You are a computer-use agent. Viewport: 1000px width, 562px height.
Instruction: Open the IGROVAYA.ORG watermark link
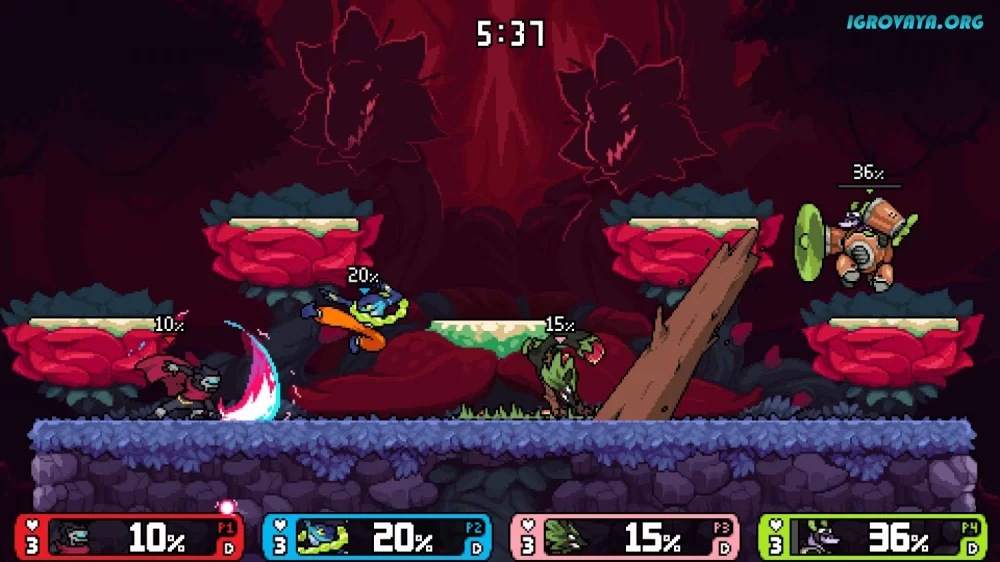[915, 21]
